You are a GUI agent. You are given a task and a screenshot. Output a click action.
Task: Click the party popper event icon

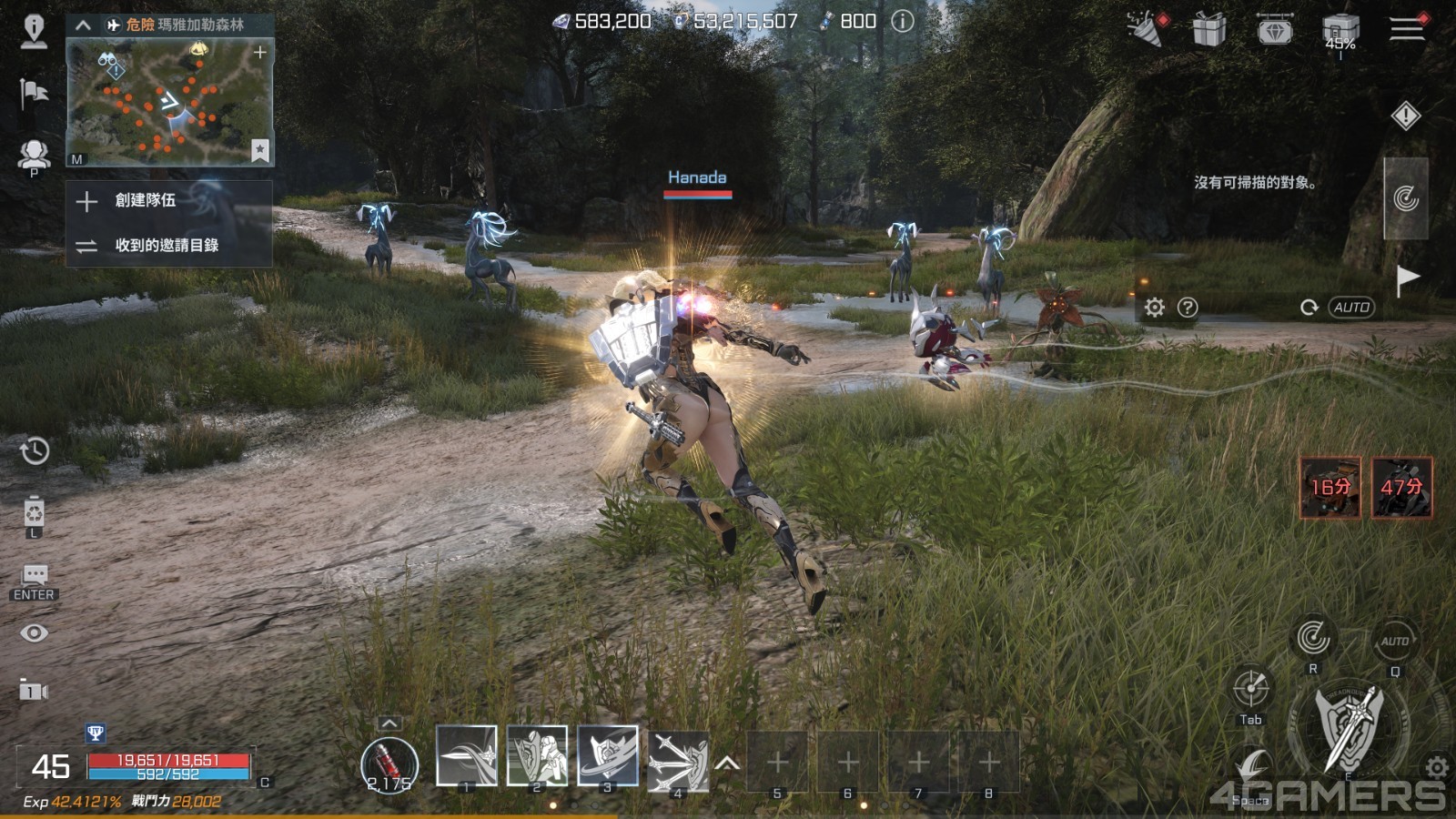tap(1147, 28)
